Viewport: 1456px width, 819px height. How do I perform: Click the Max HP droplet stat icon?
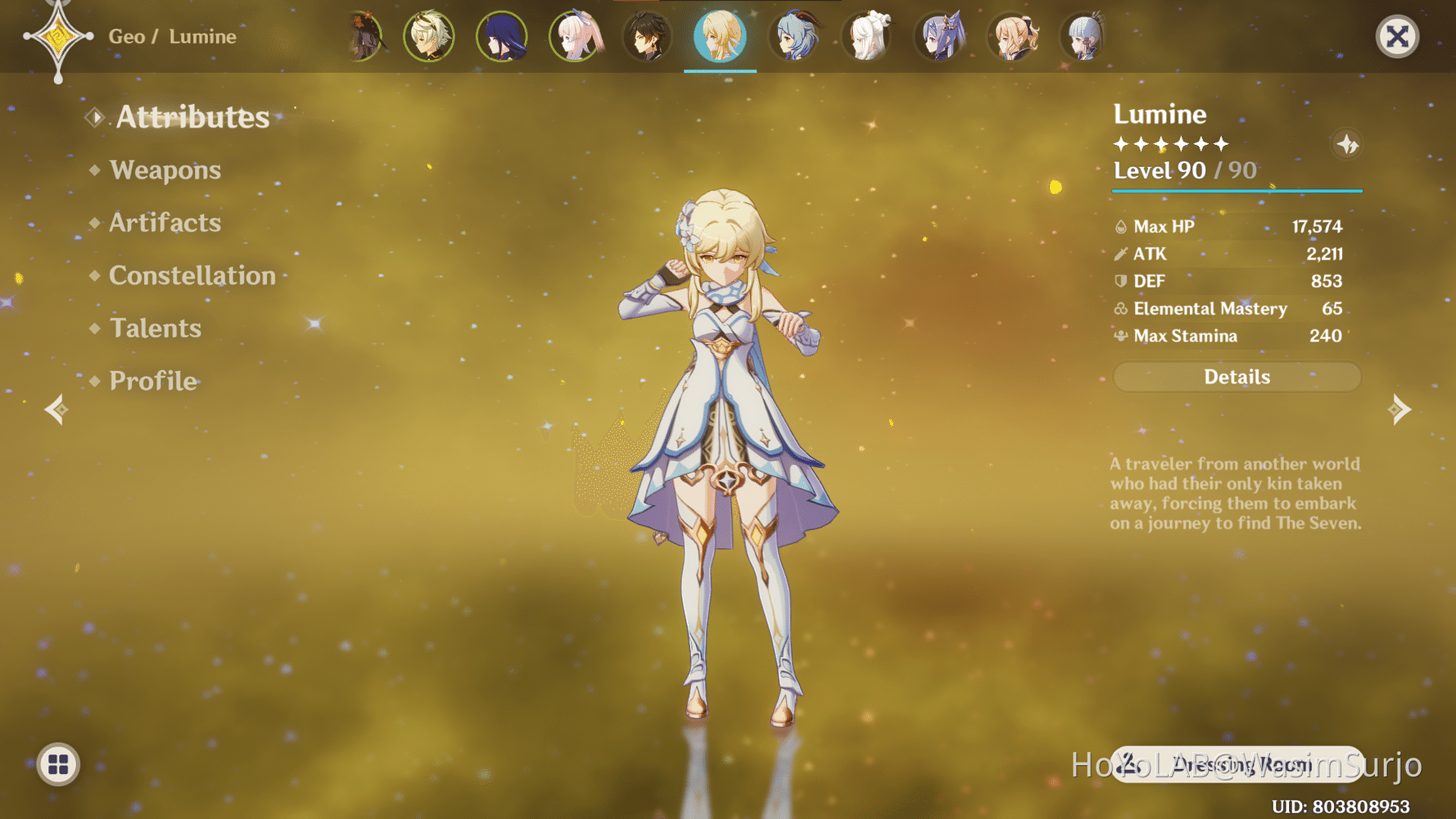pyautogui.click(x=1120, y=226)
